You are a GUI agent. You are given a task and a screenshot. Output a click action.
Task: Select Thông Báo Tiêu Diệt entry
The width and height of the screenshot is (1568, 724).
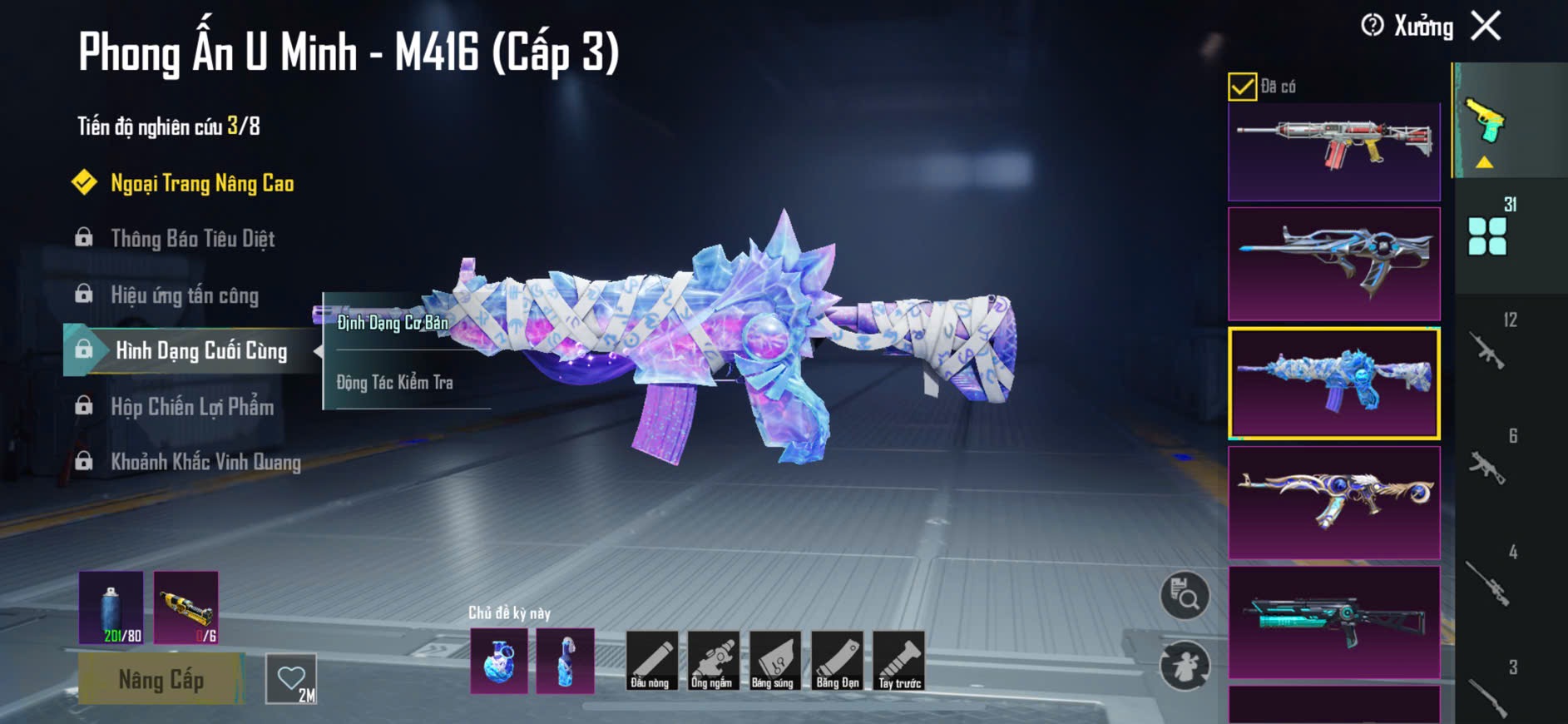(x=192, y=239)
